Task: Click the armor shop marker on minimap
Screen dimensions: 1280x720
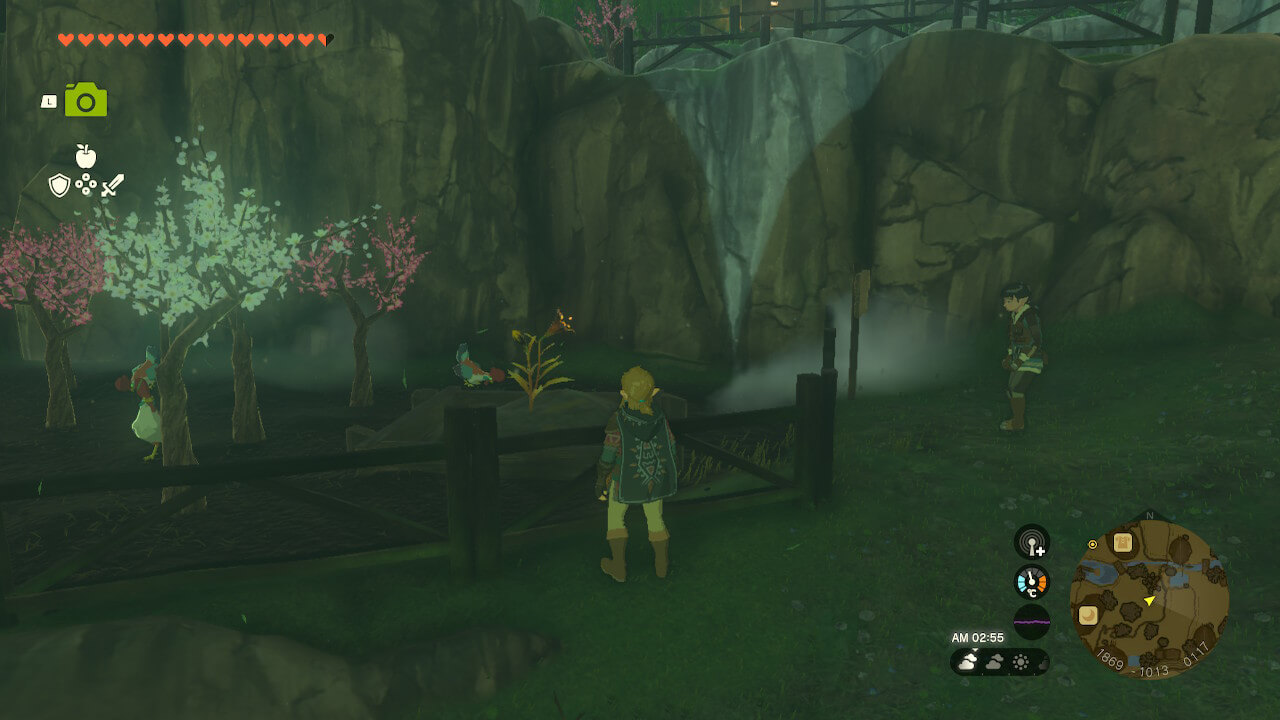Action: pos(1123,543)
